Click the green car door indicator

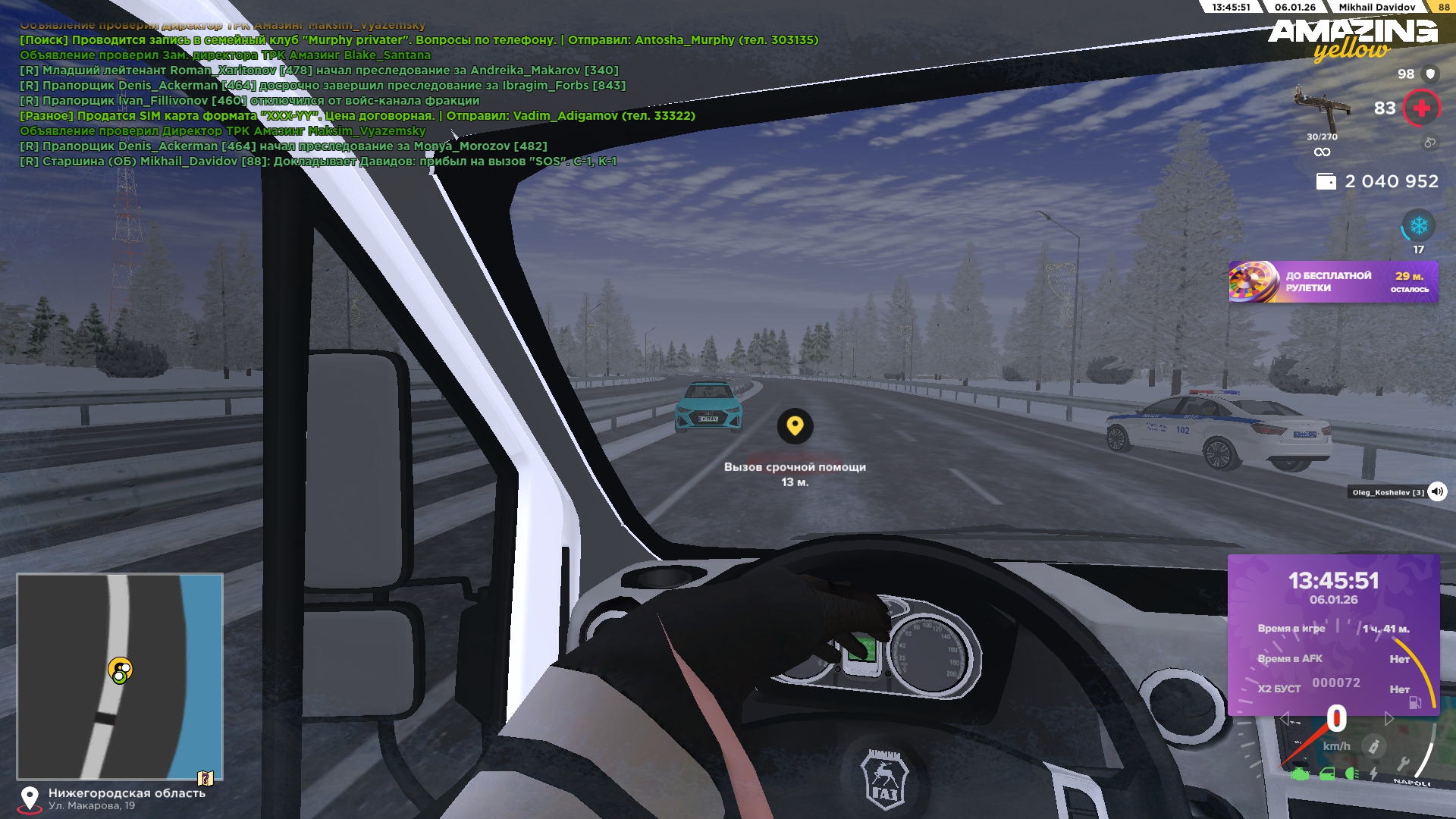[1327, 774]
